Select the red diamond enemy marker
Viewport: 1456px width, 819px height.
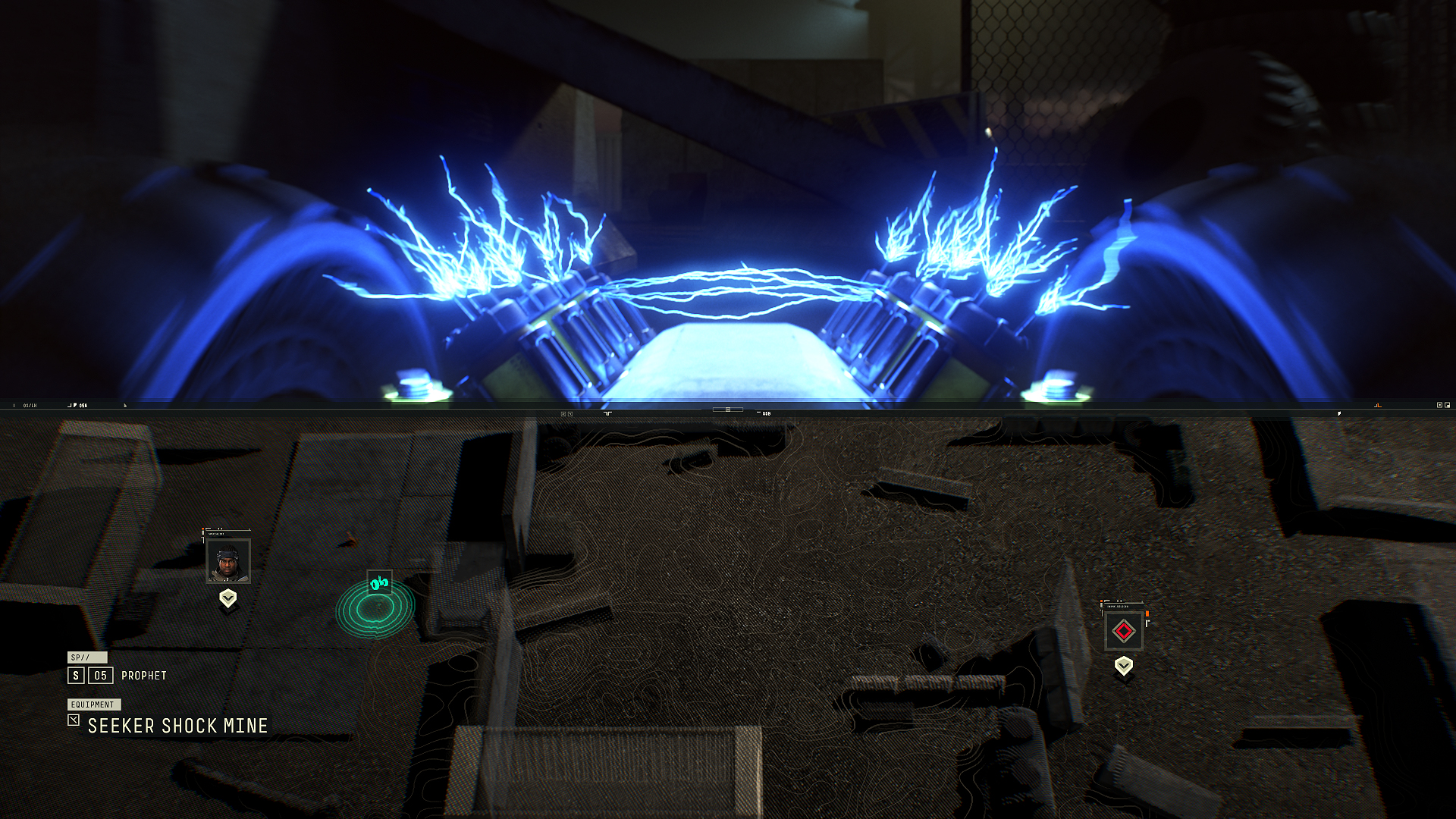[x=1124, y=631]
